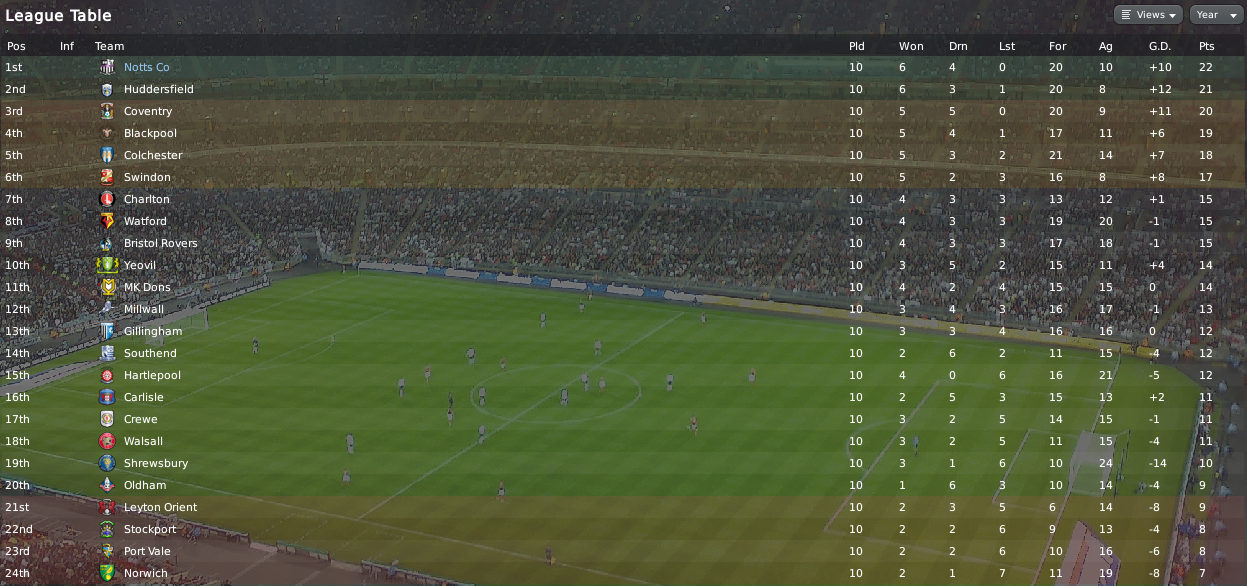
Task: Select Yeovil team name
Action: coord(140,265)
